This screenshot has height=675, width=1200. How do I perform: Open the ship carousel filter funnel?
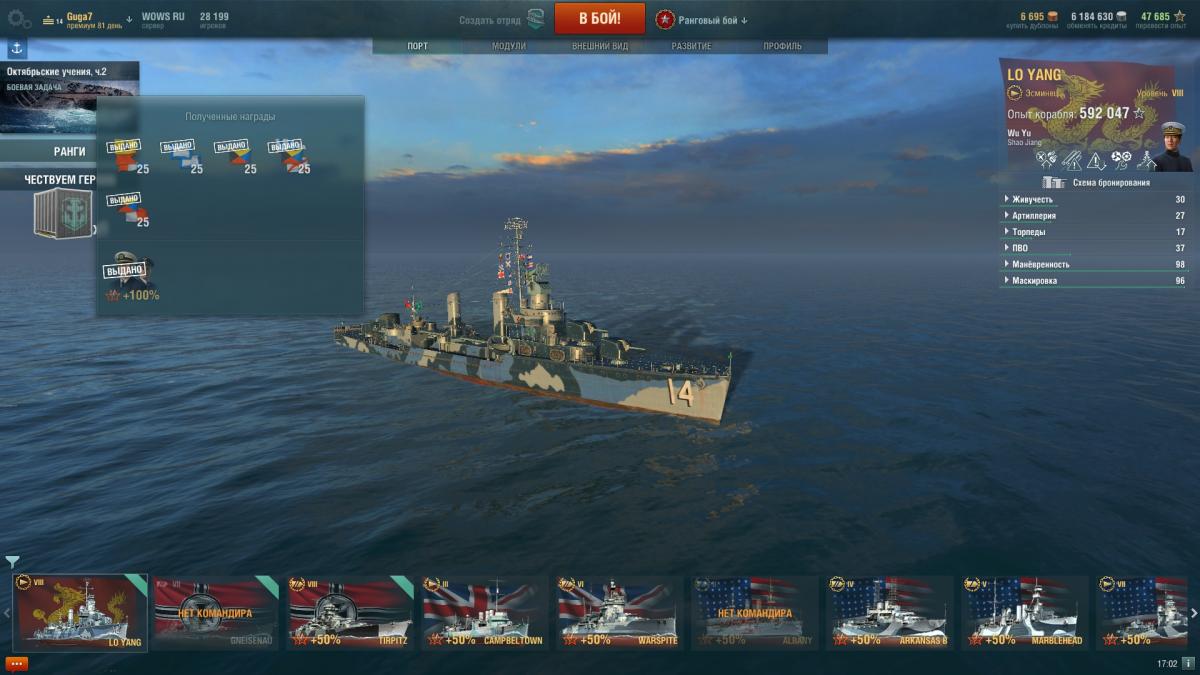pyautogui.click(x=12, y=562)
